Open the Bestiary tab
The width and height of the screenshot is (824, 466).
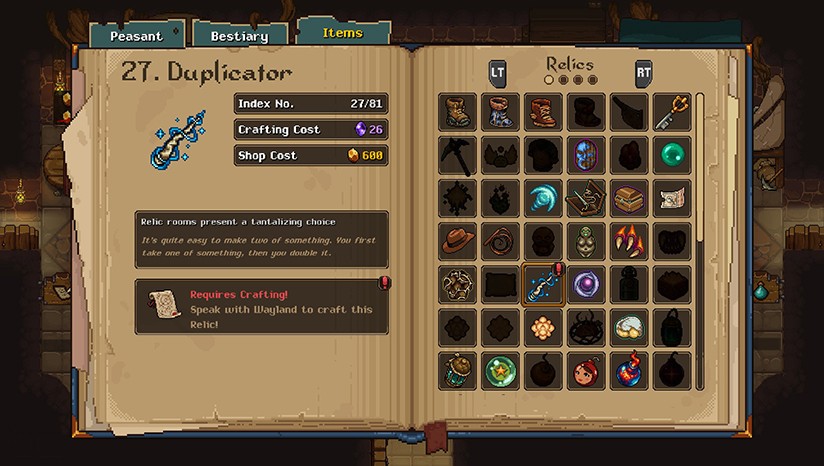pyautogui.click(x=239, y=36)
